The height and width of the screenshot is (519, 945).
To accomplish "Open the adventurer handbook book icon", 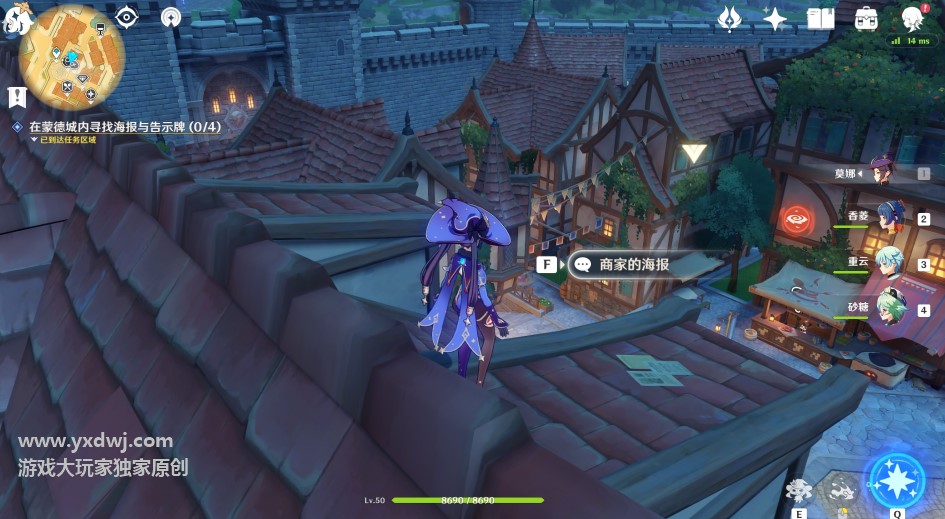I will pyautogui.click(x=820, y=18).
